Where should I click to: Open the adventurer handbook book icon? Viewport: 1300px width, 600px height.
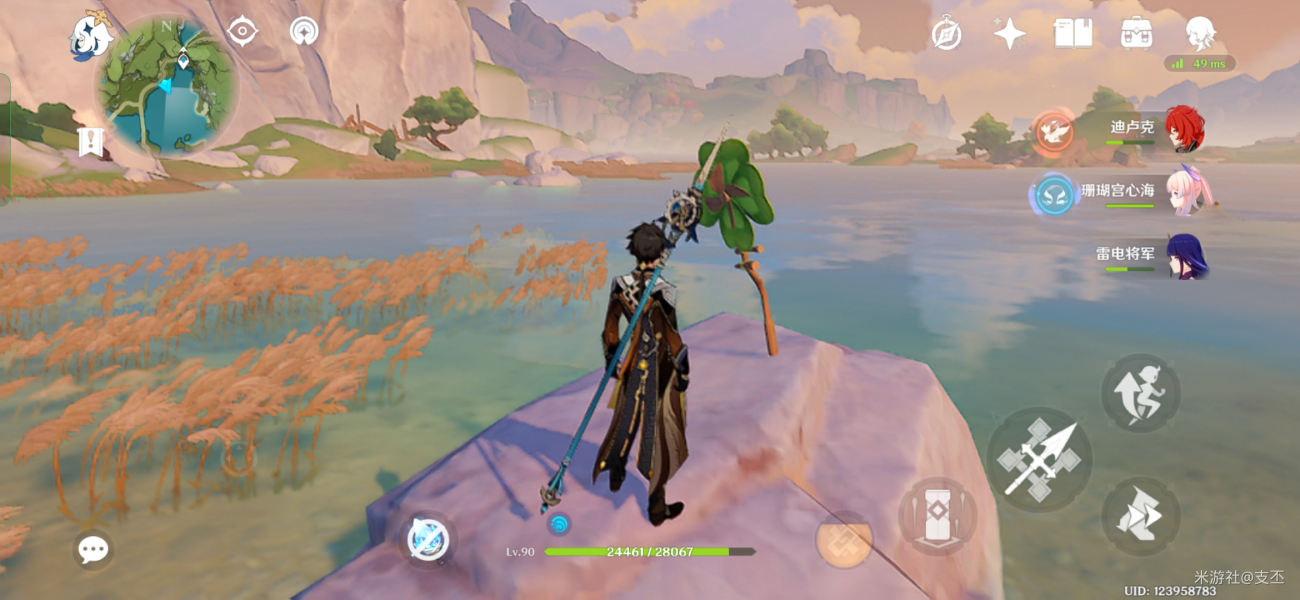click(1073, 33)
